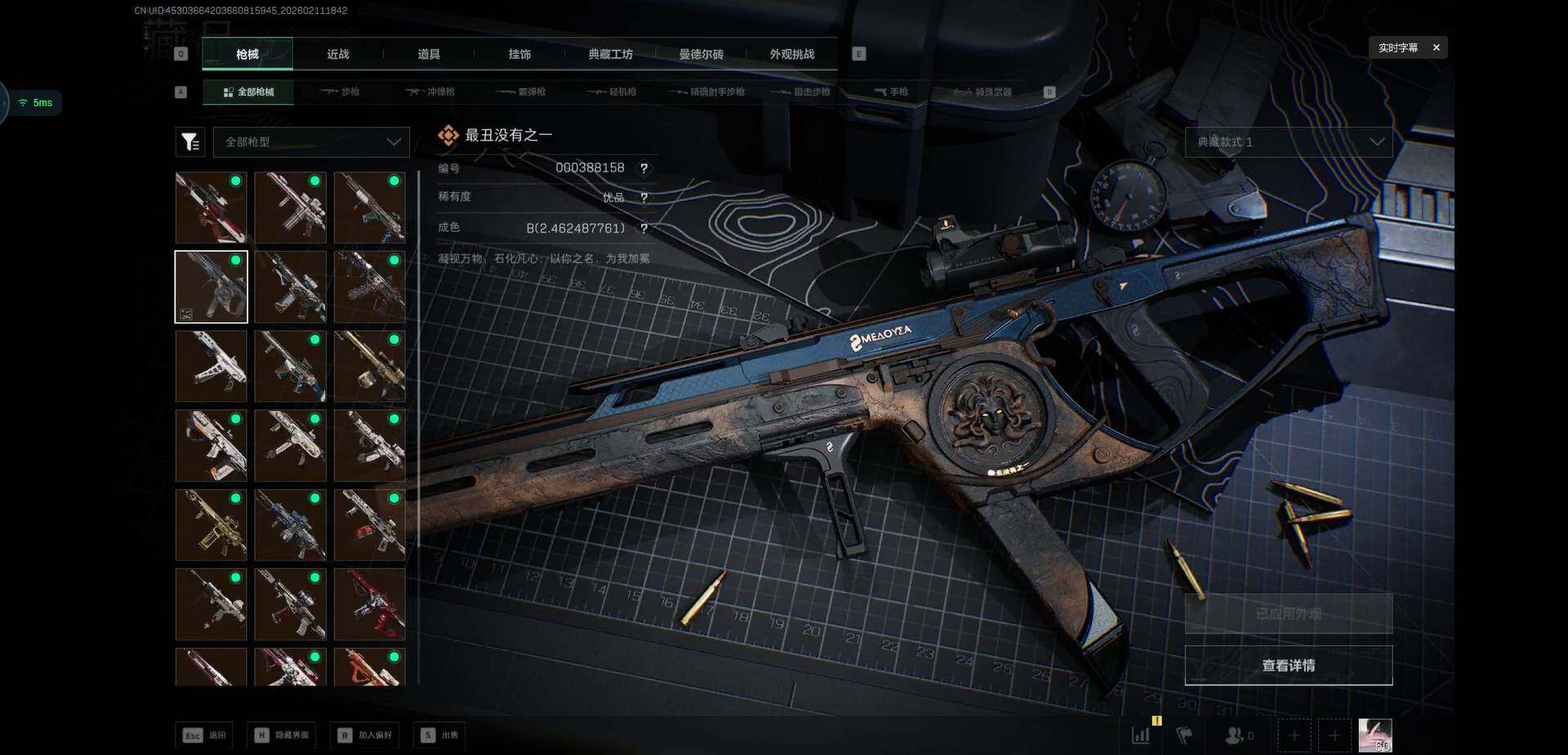The height and width of the screenshot is (755, 1568).
Task: Expand the 全部枪型 dropdown
Action: click(x=311, y=142)
